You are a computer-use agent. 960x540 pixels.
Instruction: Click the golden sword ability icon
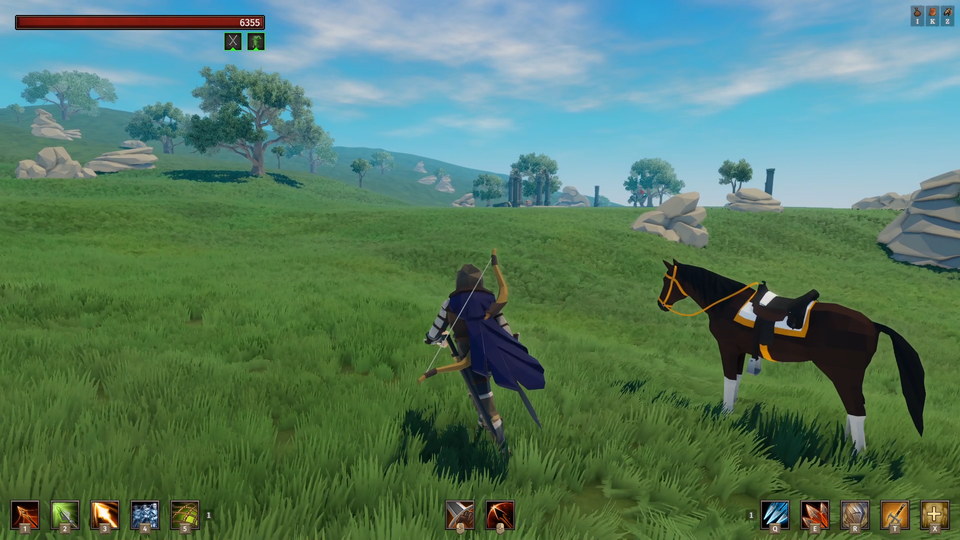pos(895,514)
